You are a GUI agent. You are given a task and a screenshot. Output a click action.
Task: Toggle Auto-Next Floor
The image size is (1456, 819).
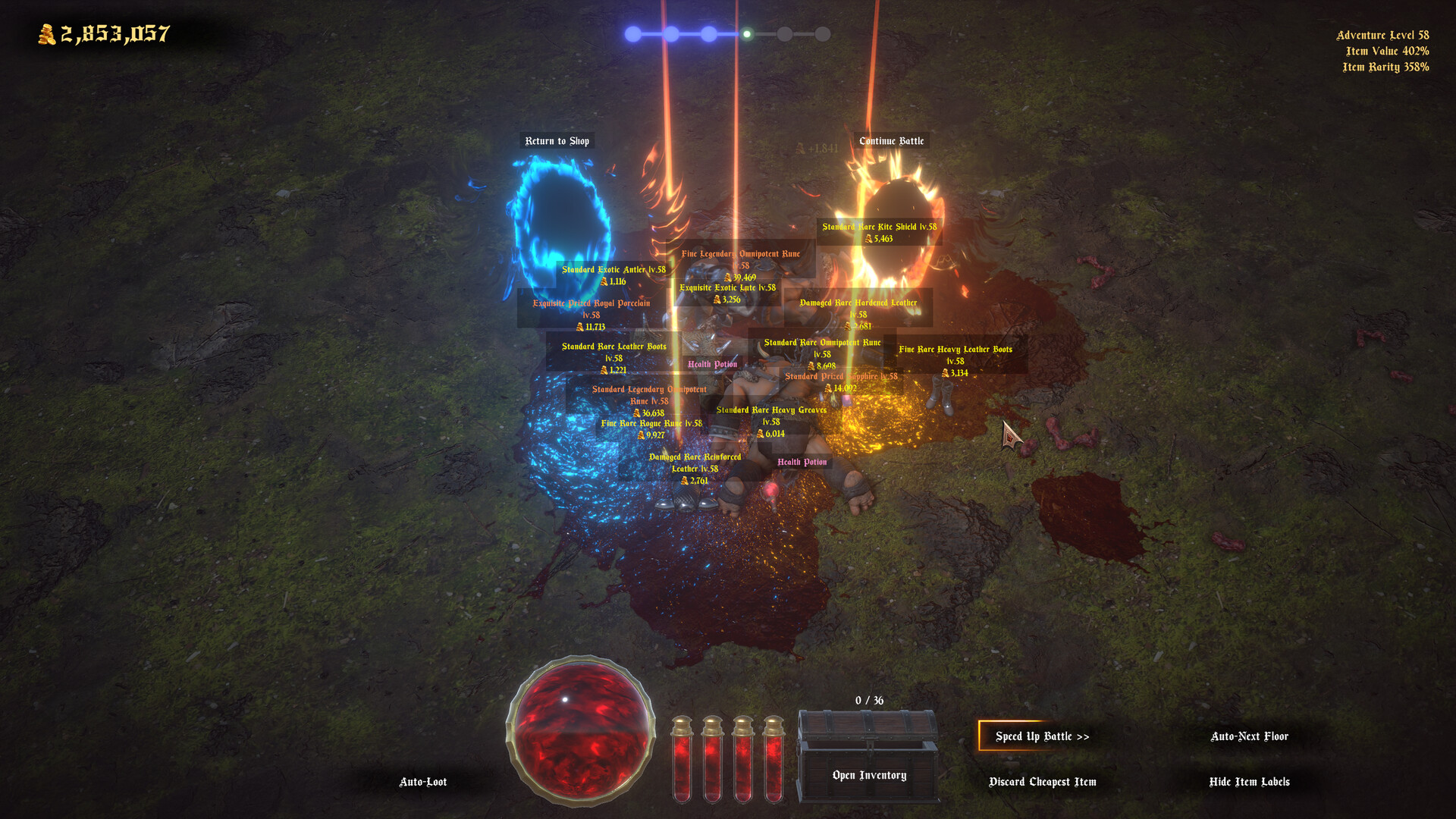pos(1250,736)
